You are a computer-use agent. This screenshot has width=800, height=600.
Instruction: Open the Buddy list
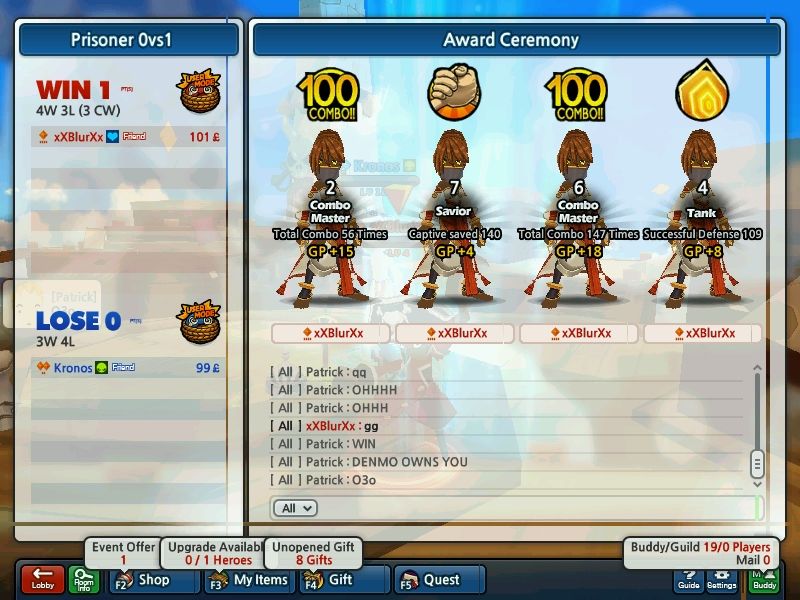tap(764, 580)
